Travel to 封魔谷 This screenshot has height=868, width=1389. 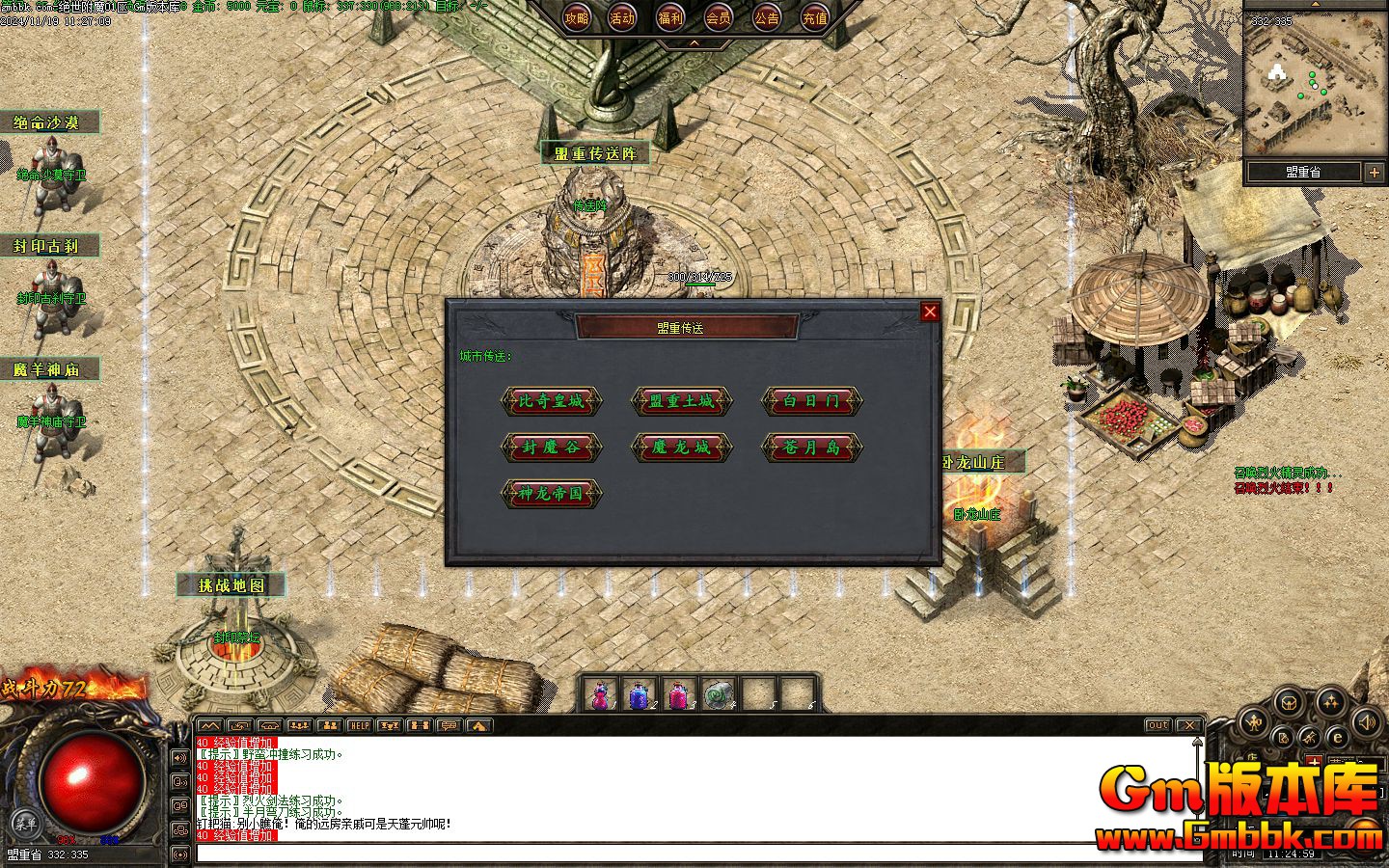click(551, 448)
